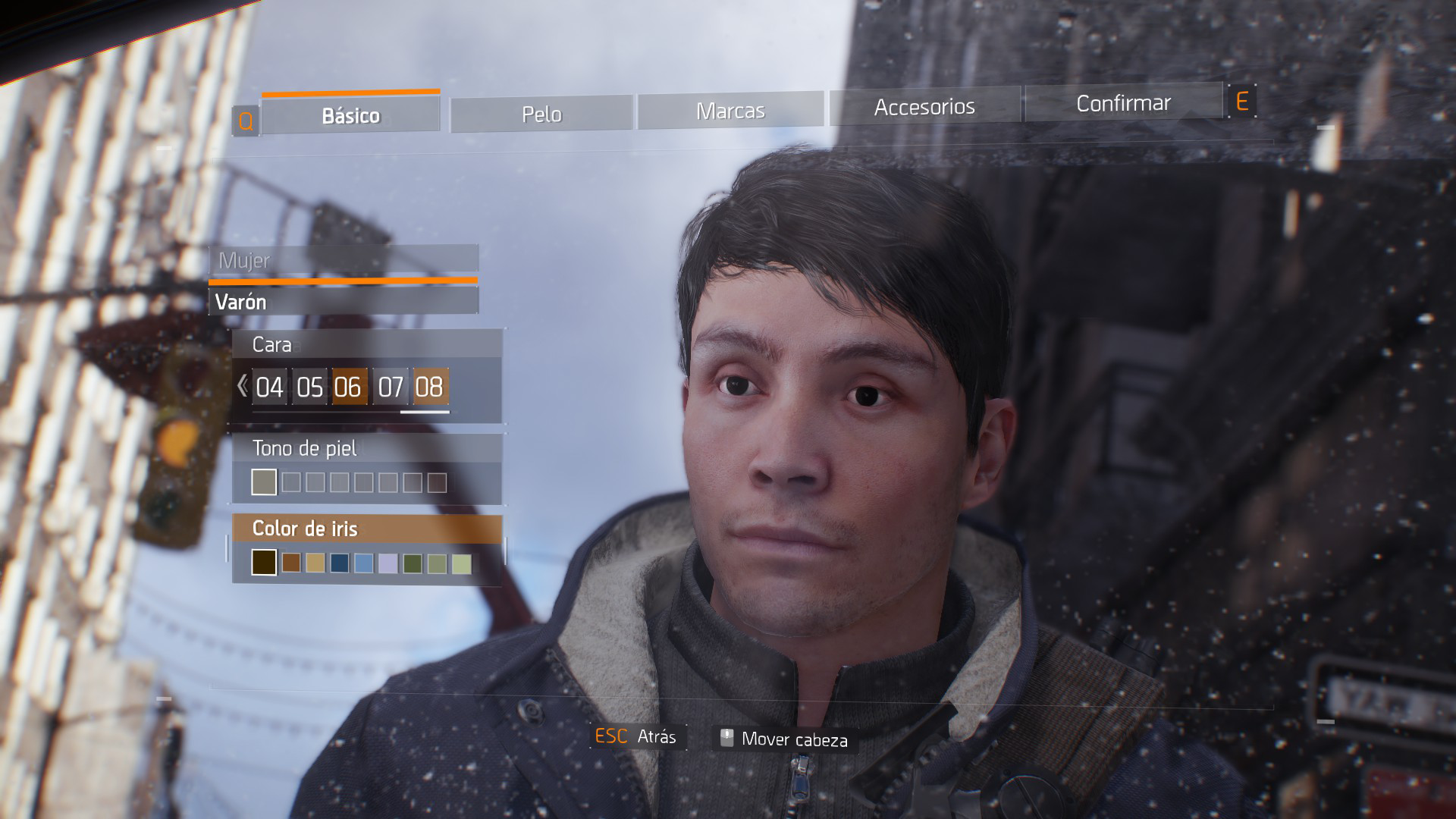
Task: Choose the dark green iris color
Action: (x=413, y=563)
